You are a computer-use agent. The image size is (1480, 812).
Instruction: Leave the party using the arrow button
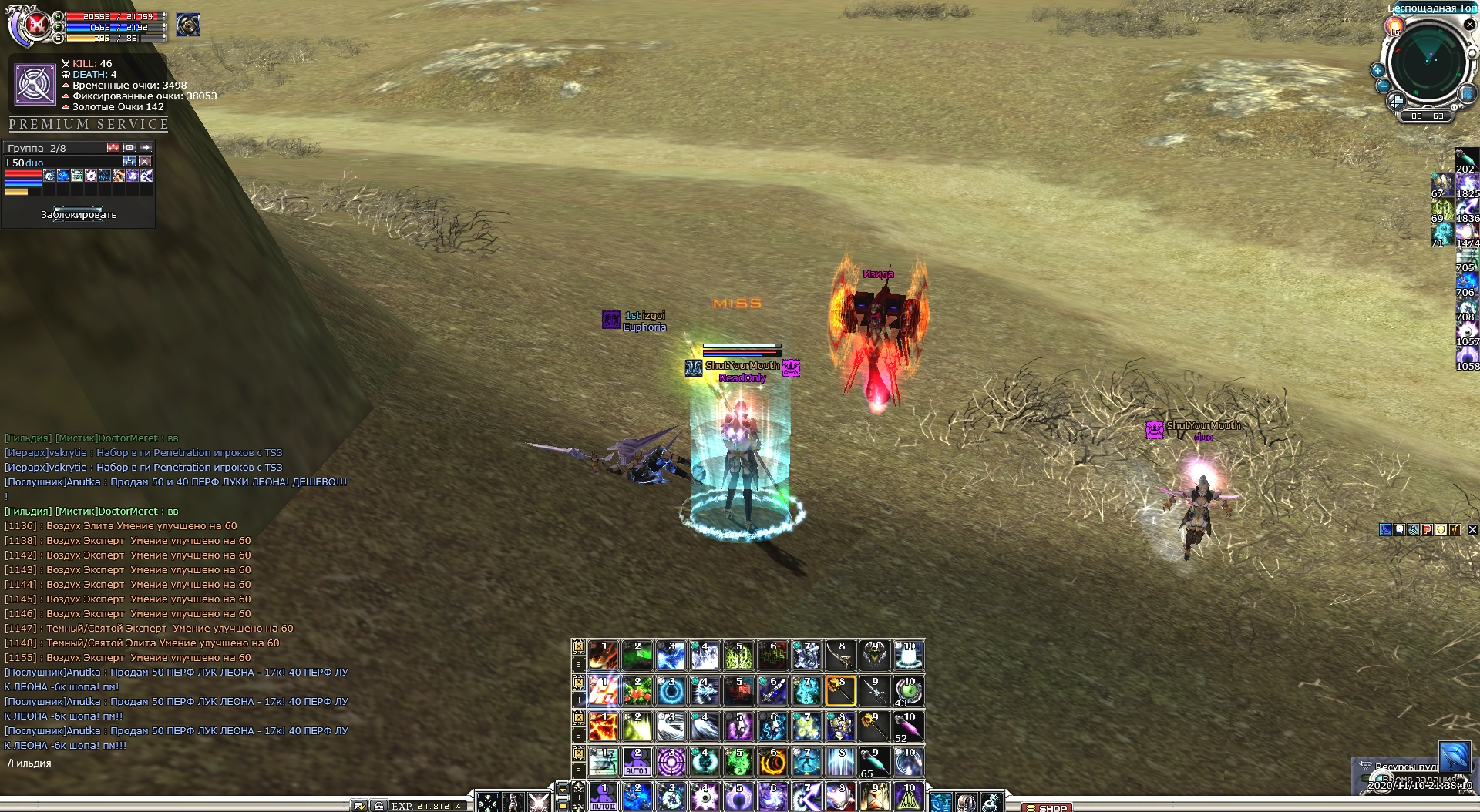(x=146, y=147)
